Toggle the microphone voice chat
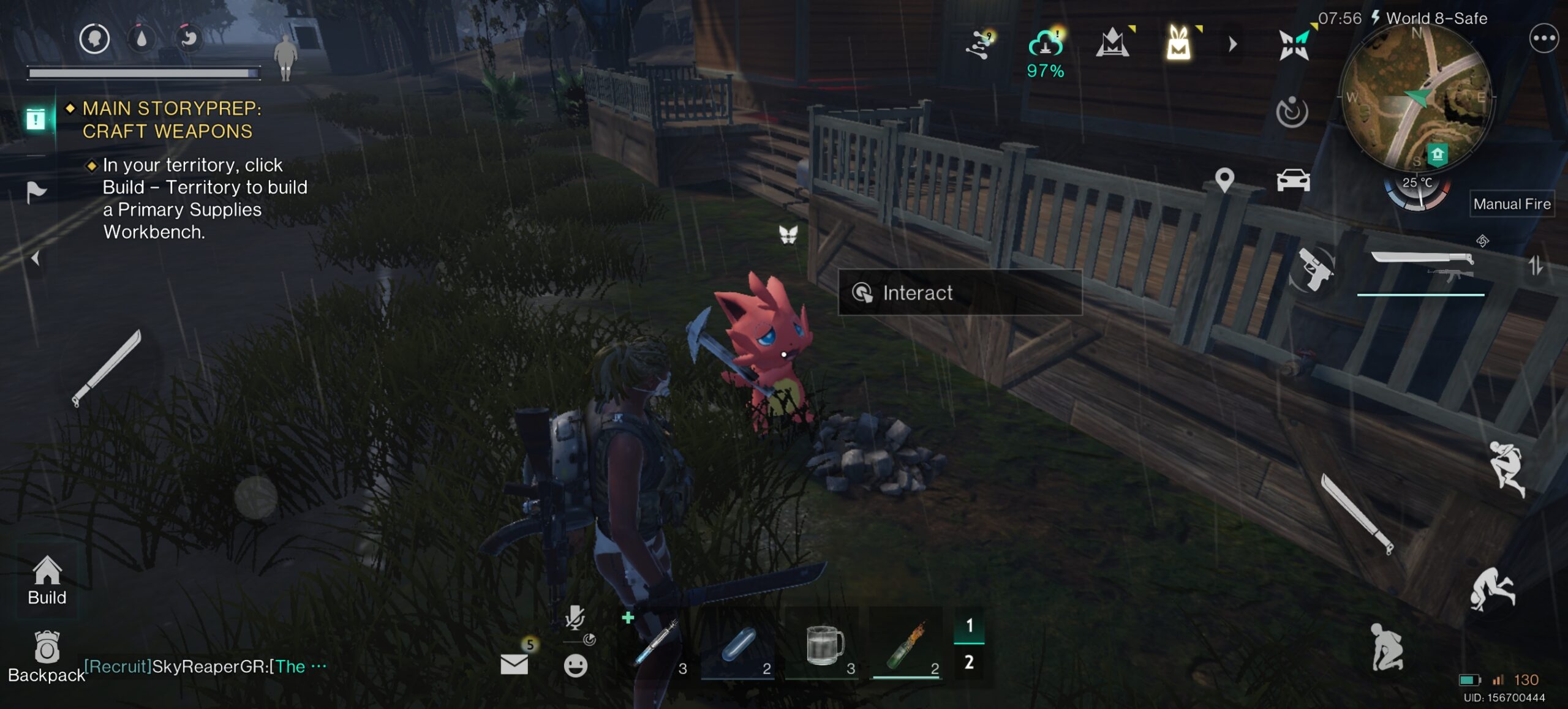The image size is (1568, 709). 575,618
